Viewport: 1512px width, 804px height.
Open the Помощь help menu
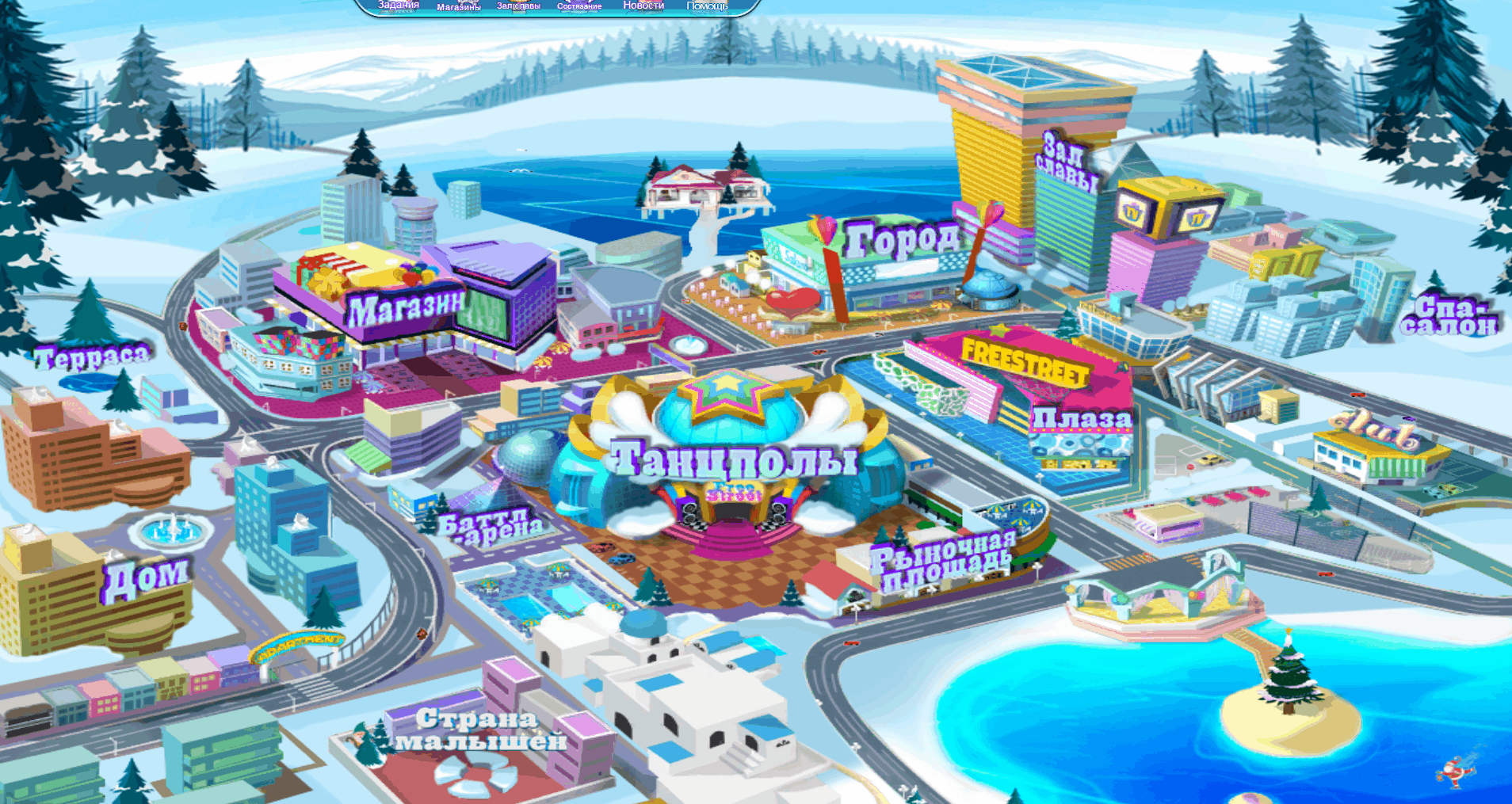click(707, 6)
